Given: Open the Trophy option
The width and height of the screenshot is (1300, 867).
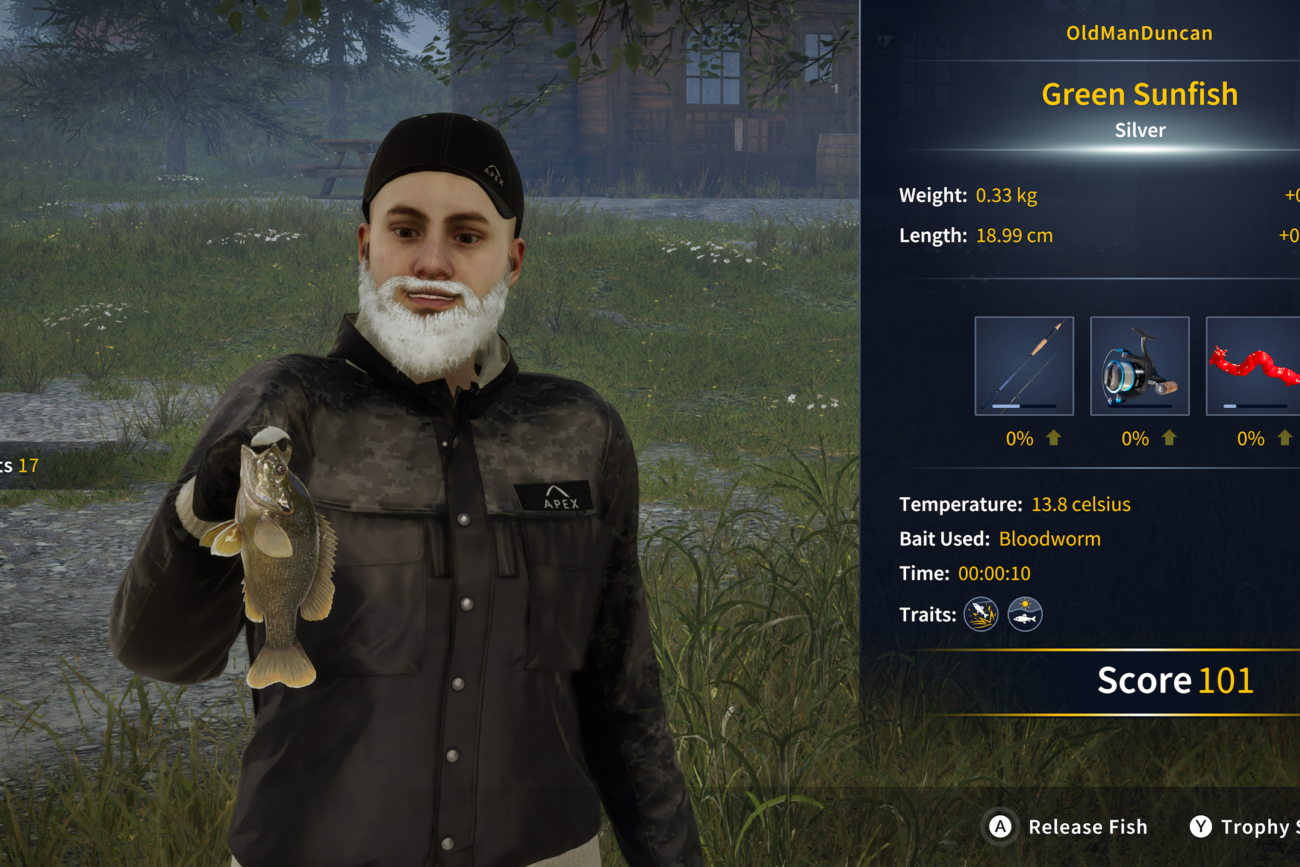Looking at the screenshot, I should [1244, 827].
